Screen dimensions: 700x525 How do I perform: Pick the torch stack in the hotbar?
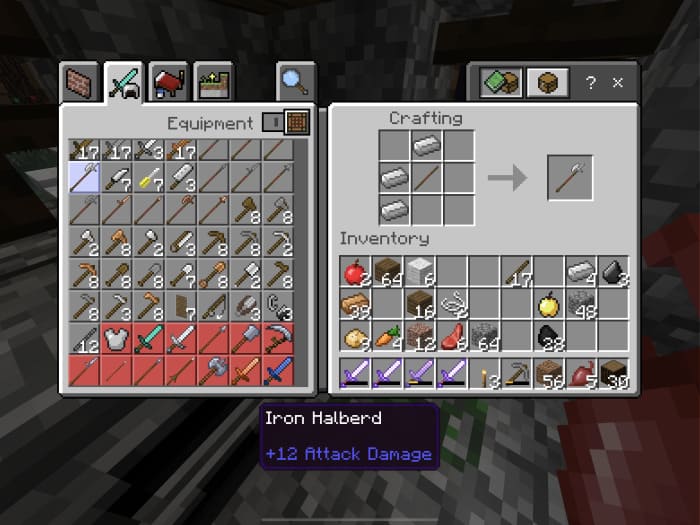[x=485, y=377]
